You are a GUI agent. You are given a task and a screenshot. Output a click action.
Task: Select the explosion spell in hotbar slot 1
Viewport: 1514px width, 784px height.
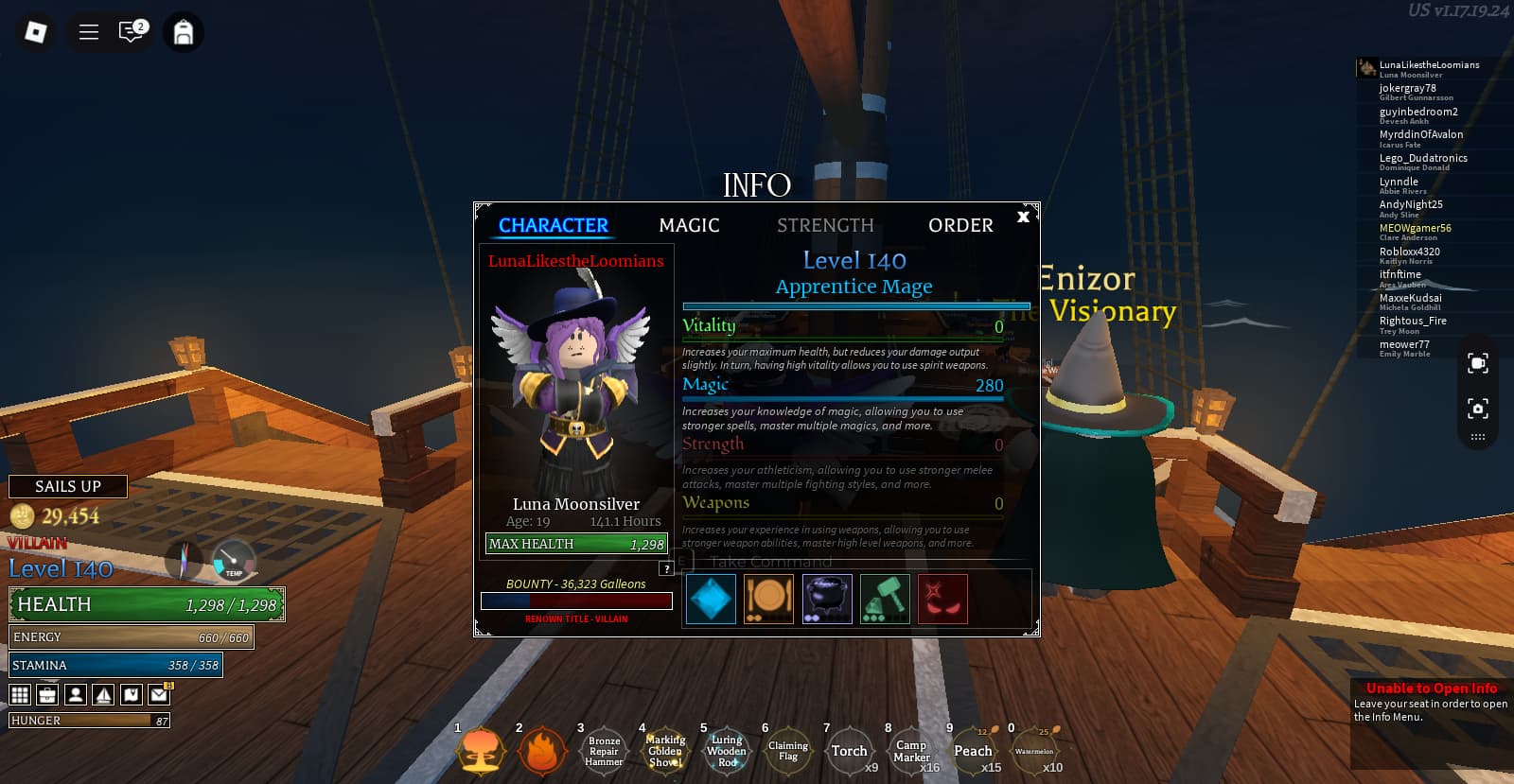coord(481,752)
